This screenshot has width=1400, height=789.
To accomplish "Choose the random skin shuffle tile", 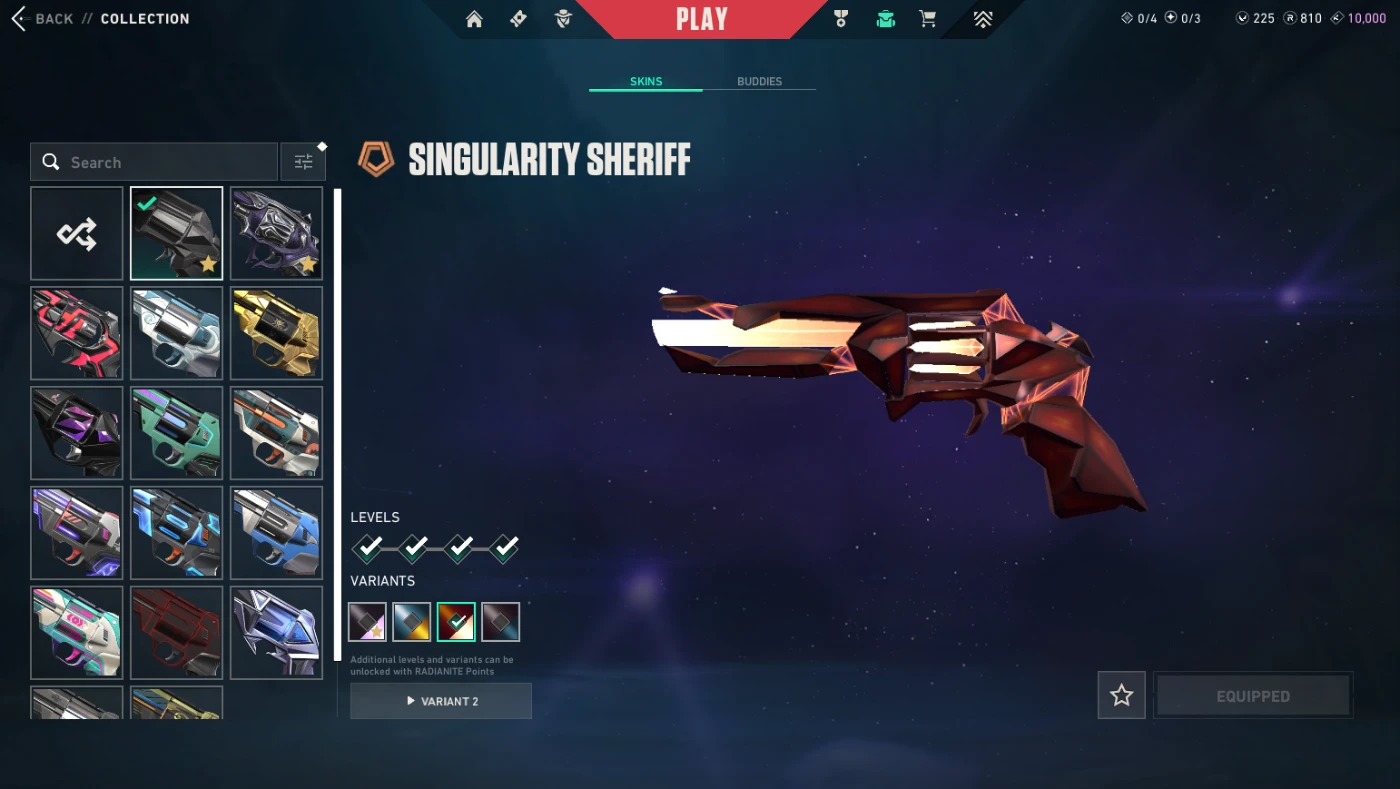I will pos(77,234).
